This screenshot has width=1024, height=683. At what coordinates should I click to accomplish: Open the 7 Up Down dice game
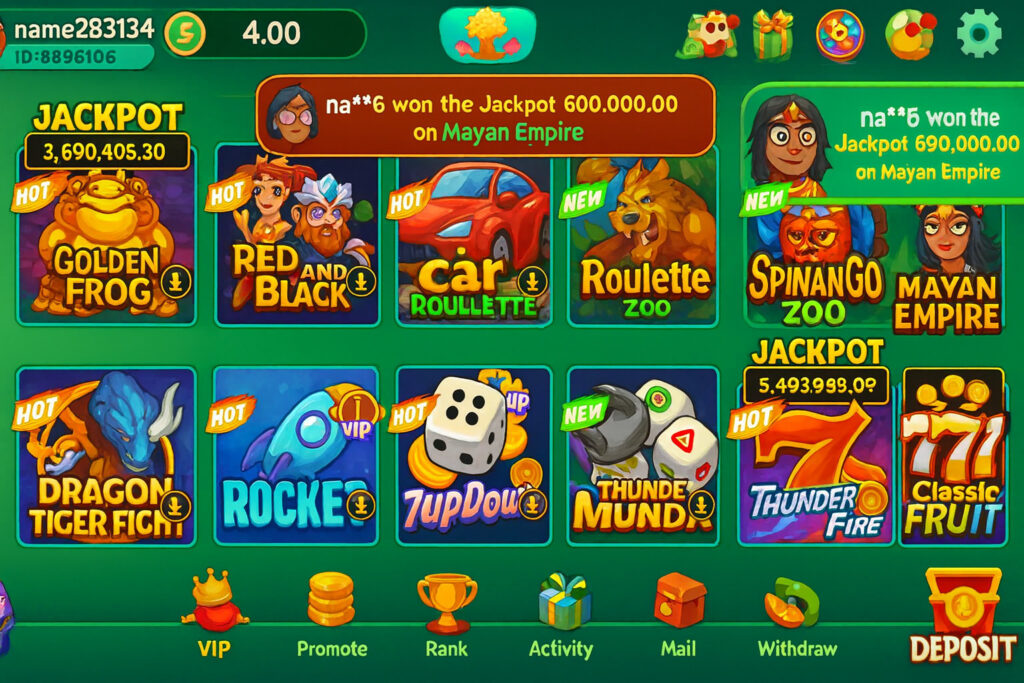coord(474,456)
